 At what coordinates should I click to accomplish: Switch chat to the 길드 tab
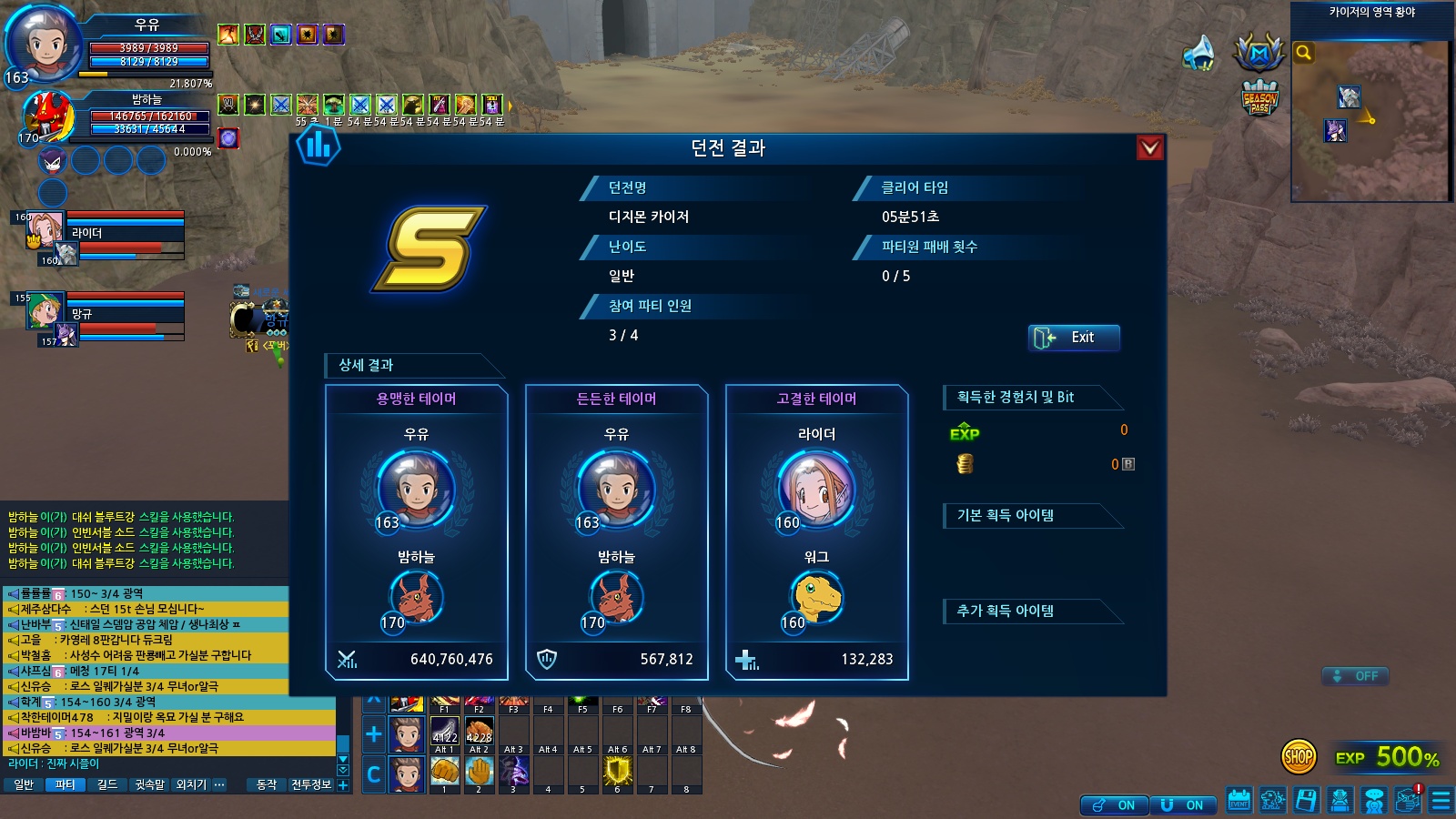(x=107, y=784)
